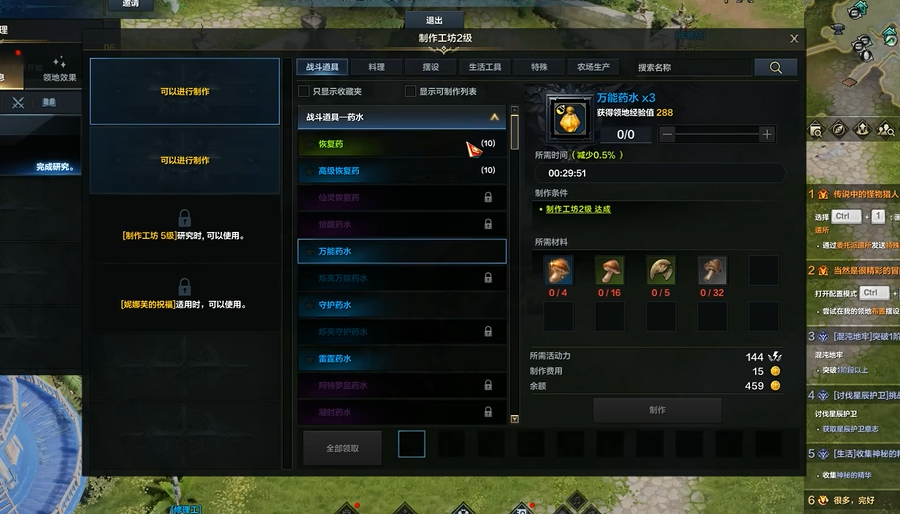The width and height of the screenshot is (900, 514).
Task: Open the 摆设 category tab
Action: tap(431, 67)
